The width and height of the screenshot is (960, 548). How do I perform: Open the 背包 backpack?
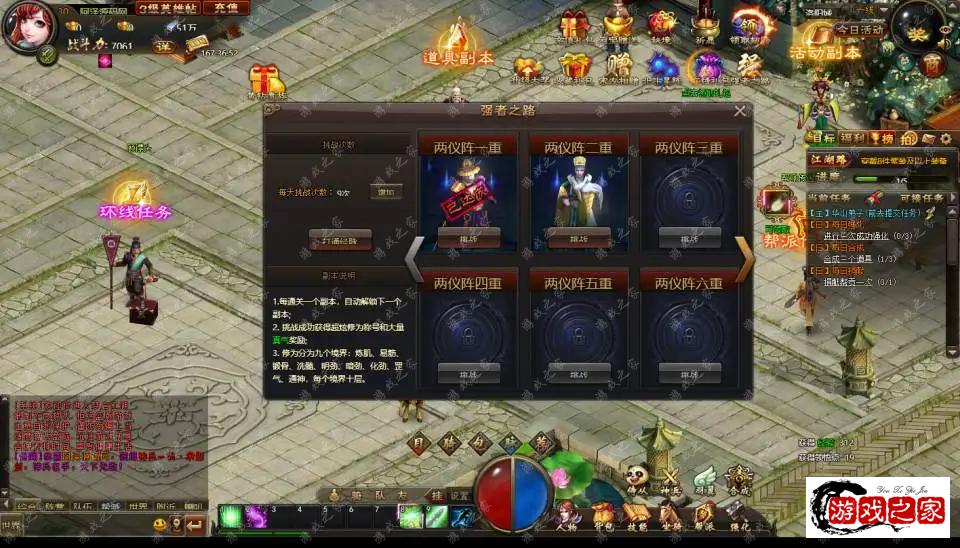(605, 518)
